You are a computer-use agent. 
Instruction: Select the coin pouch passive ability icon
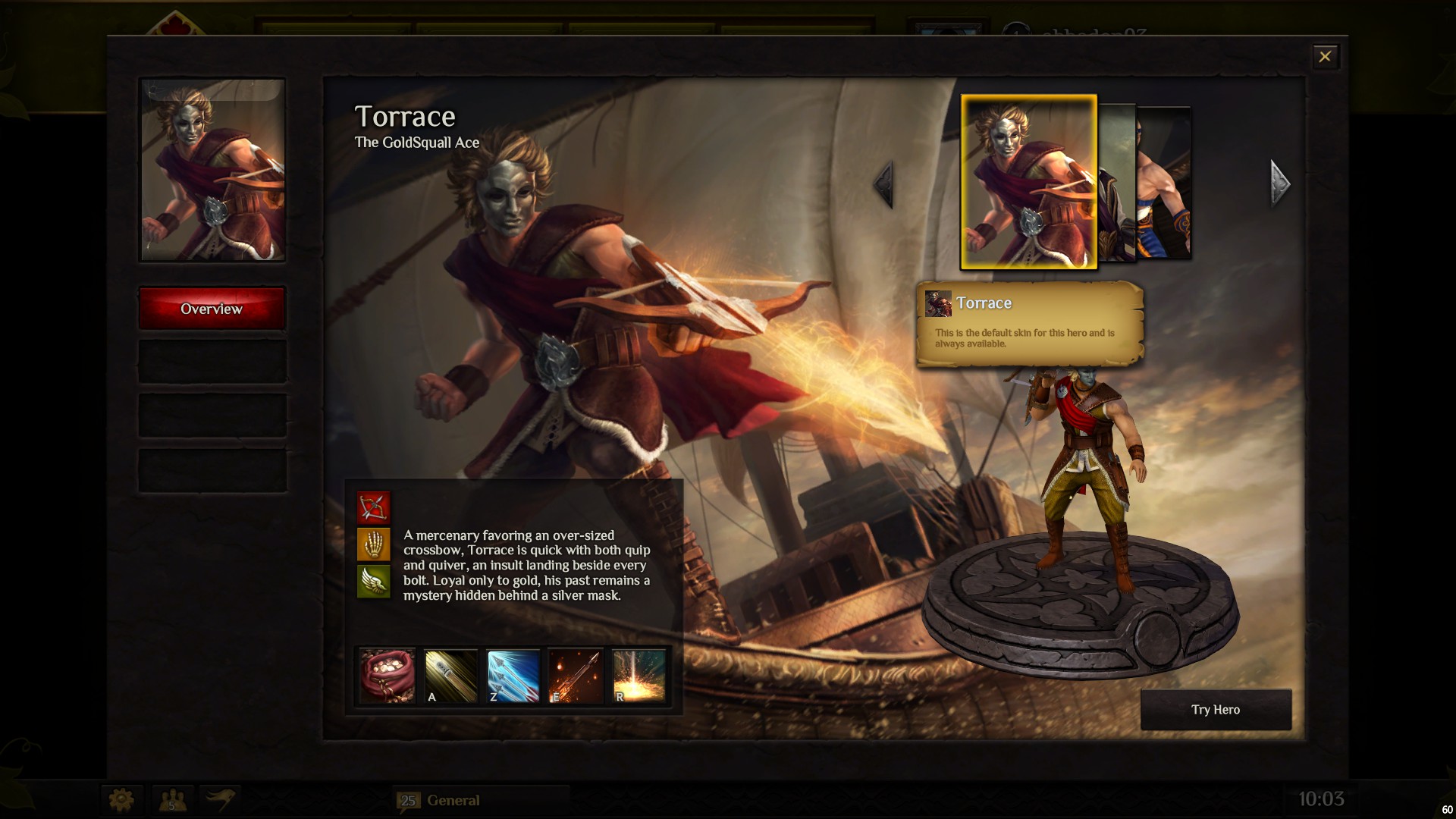tap(387, 676)
